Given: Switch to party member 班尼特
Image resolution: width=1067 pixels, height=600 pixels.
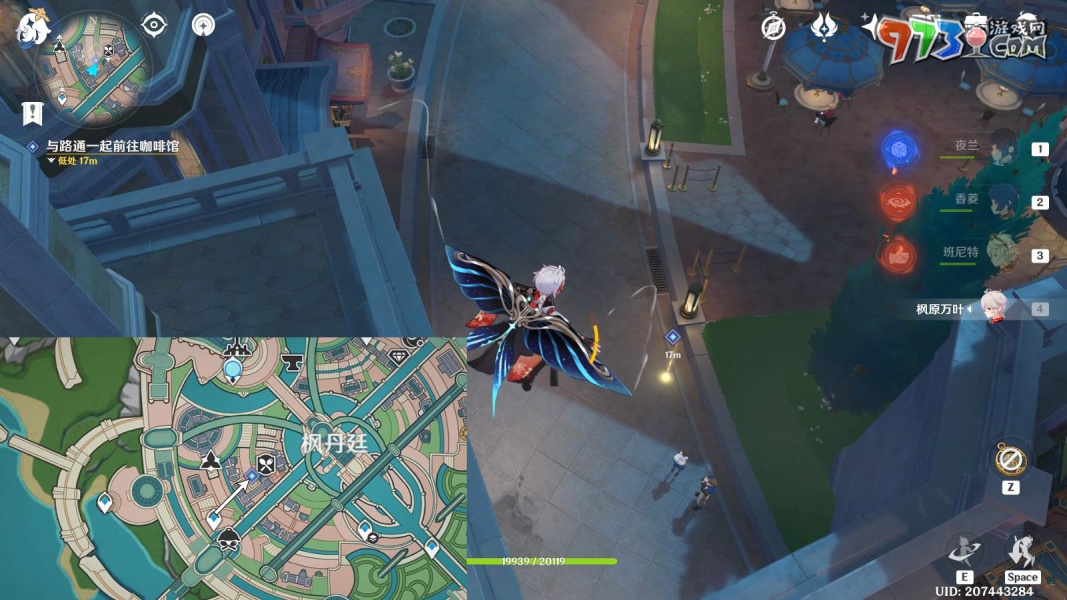Looking at the screenshot, I should pyautogui.click(x=1000, y=254).
